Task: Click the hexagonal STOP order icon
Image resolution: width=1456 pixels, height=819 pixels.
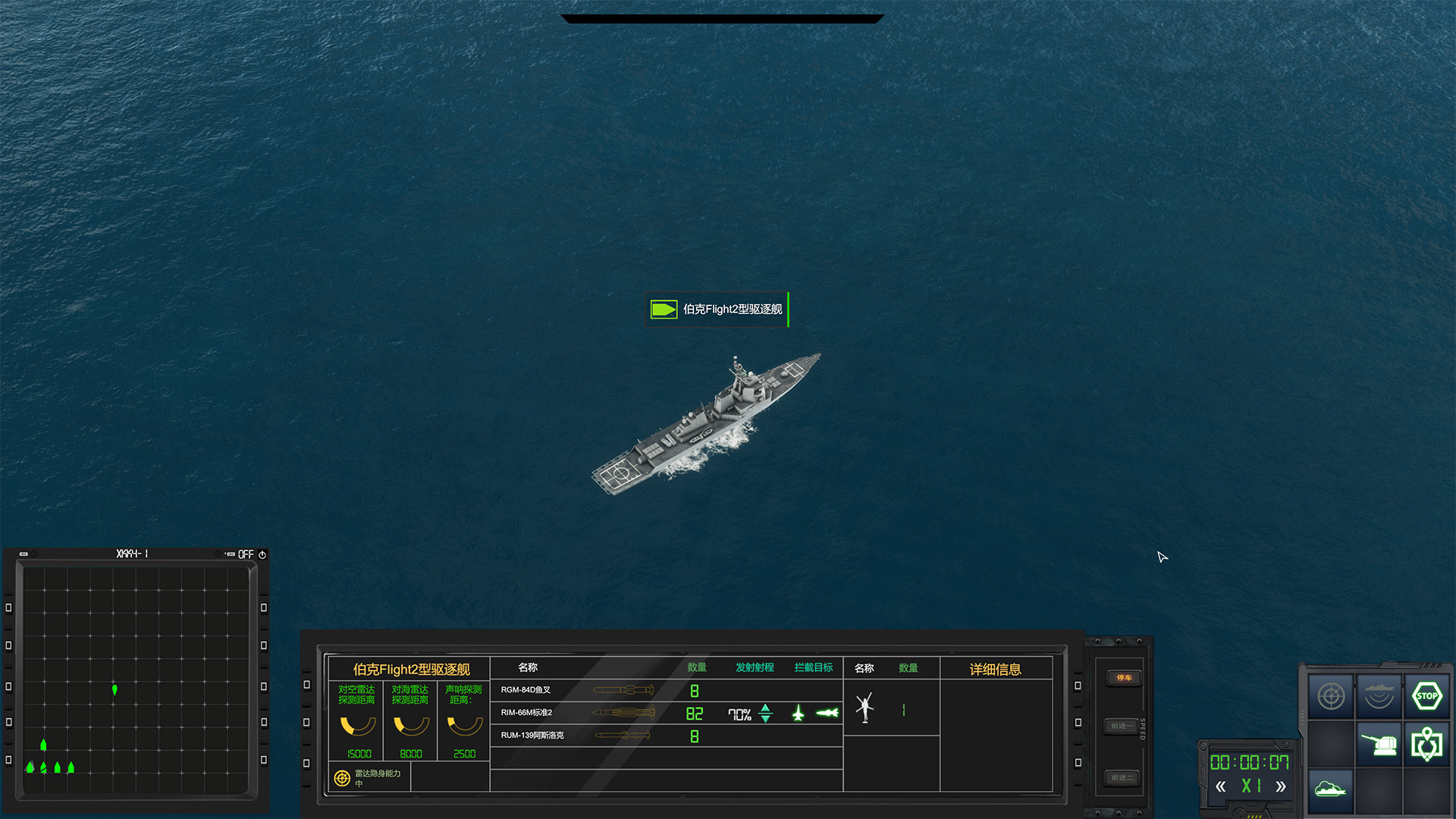Action: pyautogui.click(x=1428, y=694)
